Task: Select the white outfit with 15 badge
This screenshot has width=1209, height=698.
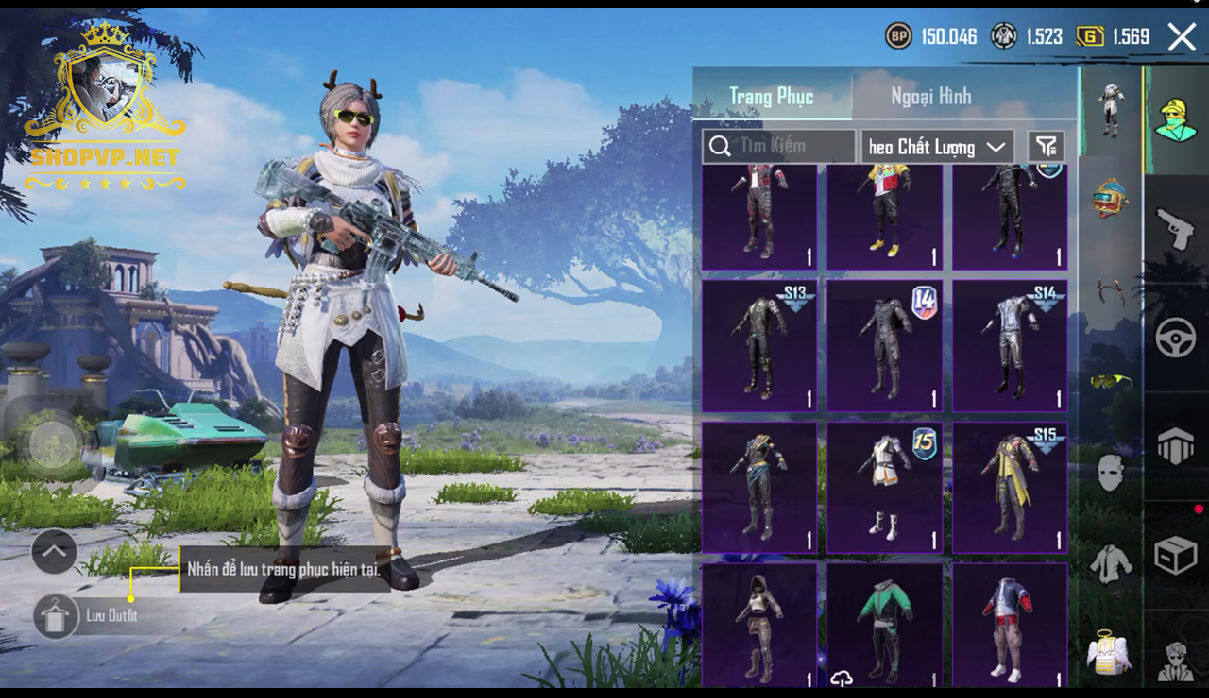Action: [884, 488]
